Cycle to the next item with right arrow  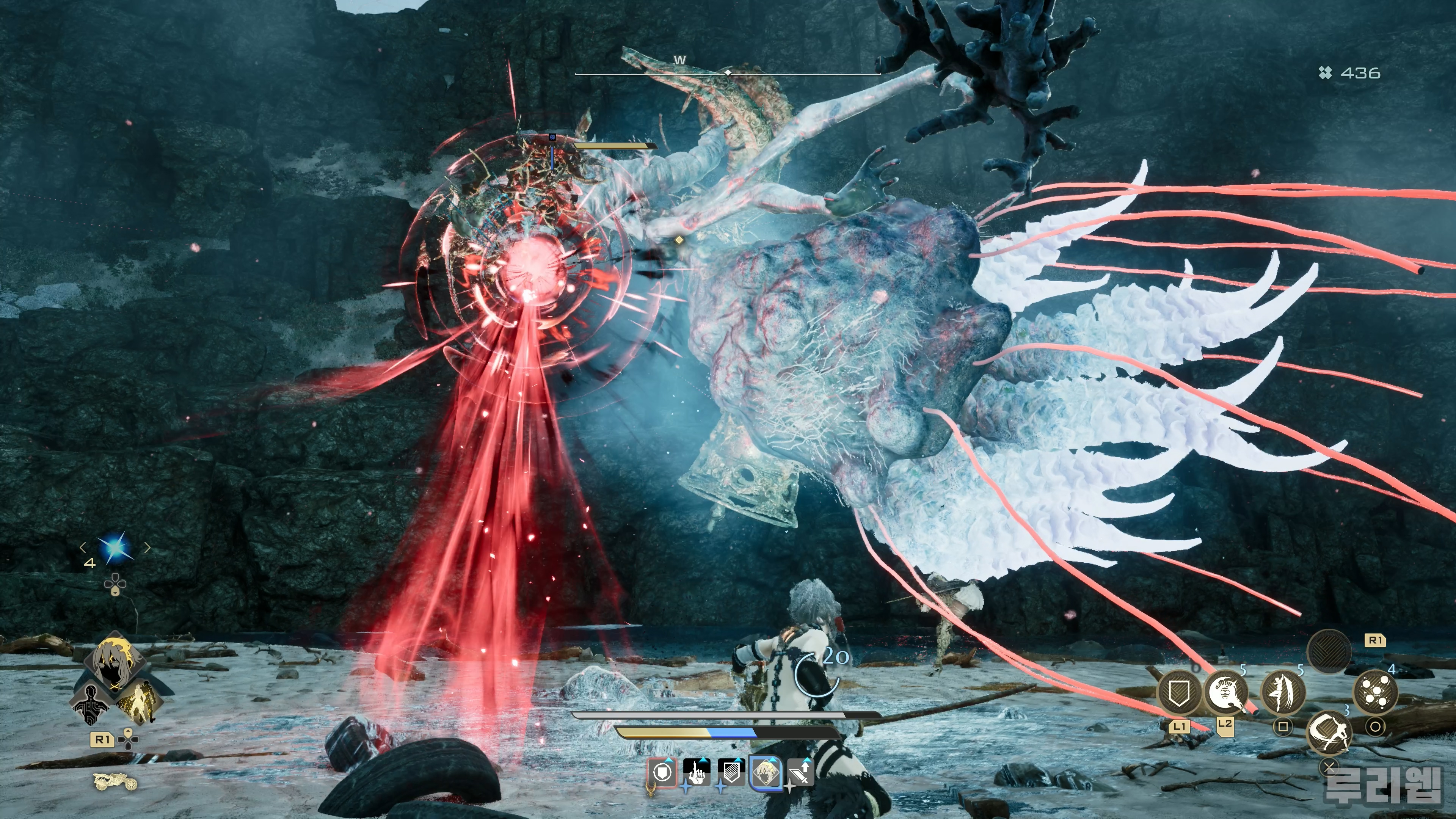click(147, 546)
